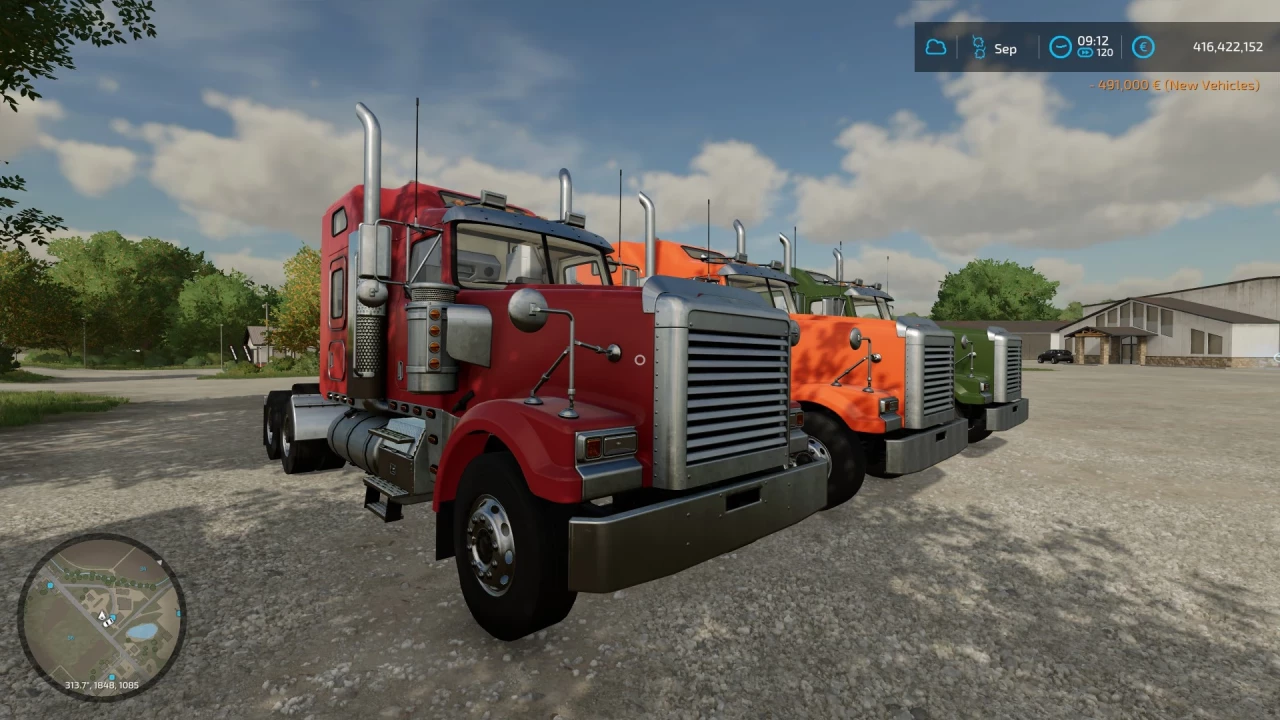Click the blue marker at the minimap bottom
Viewport: 1280px width, 720px height.
coord(112,677)
